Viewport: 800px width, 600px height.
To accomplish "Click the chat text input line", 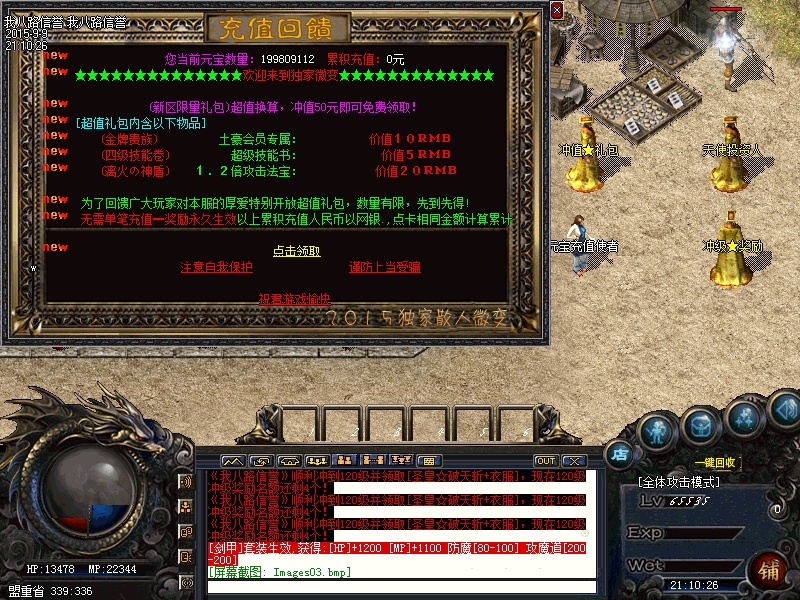I will point(400,585).
